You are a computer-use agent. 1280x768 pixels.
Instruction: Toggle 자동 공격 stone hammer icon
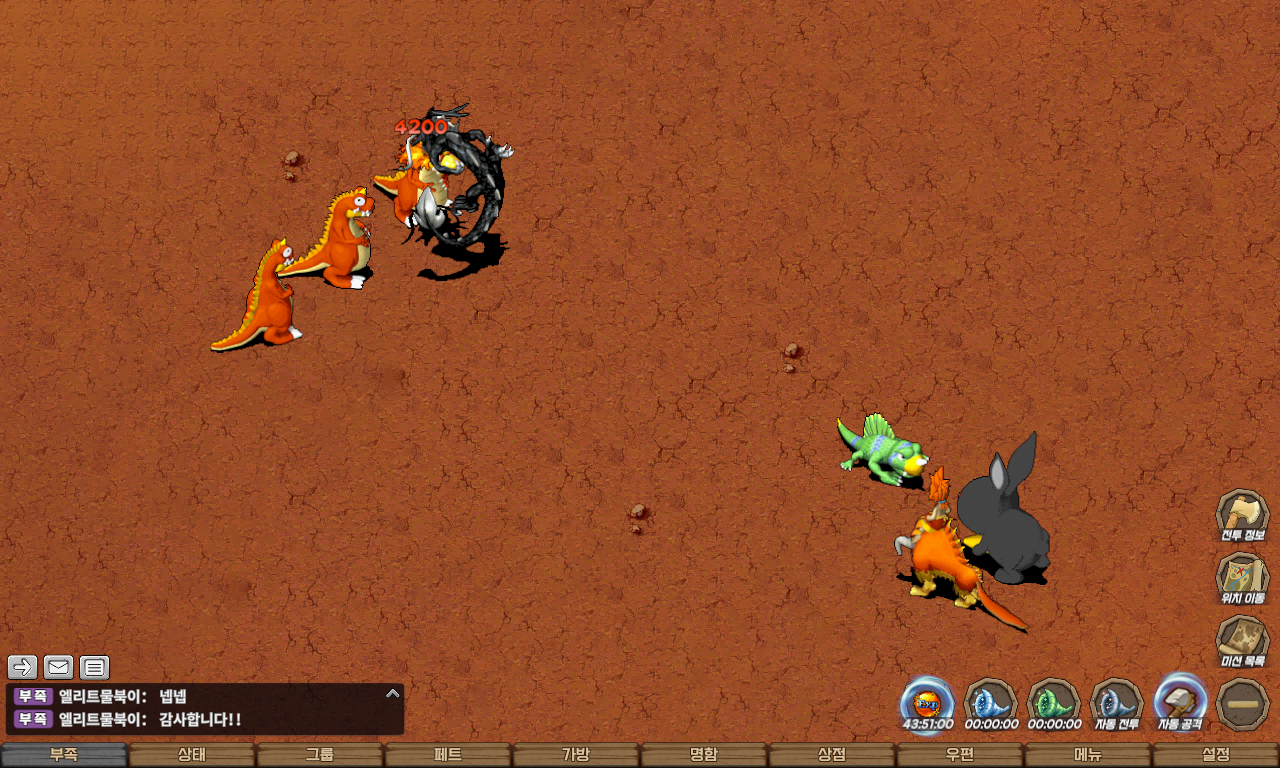coord(1180,700)
